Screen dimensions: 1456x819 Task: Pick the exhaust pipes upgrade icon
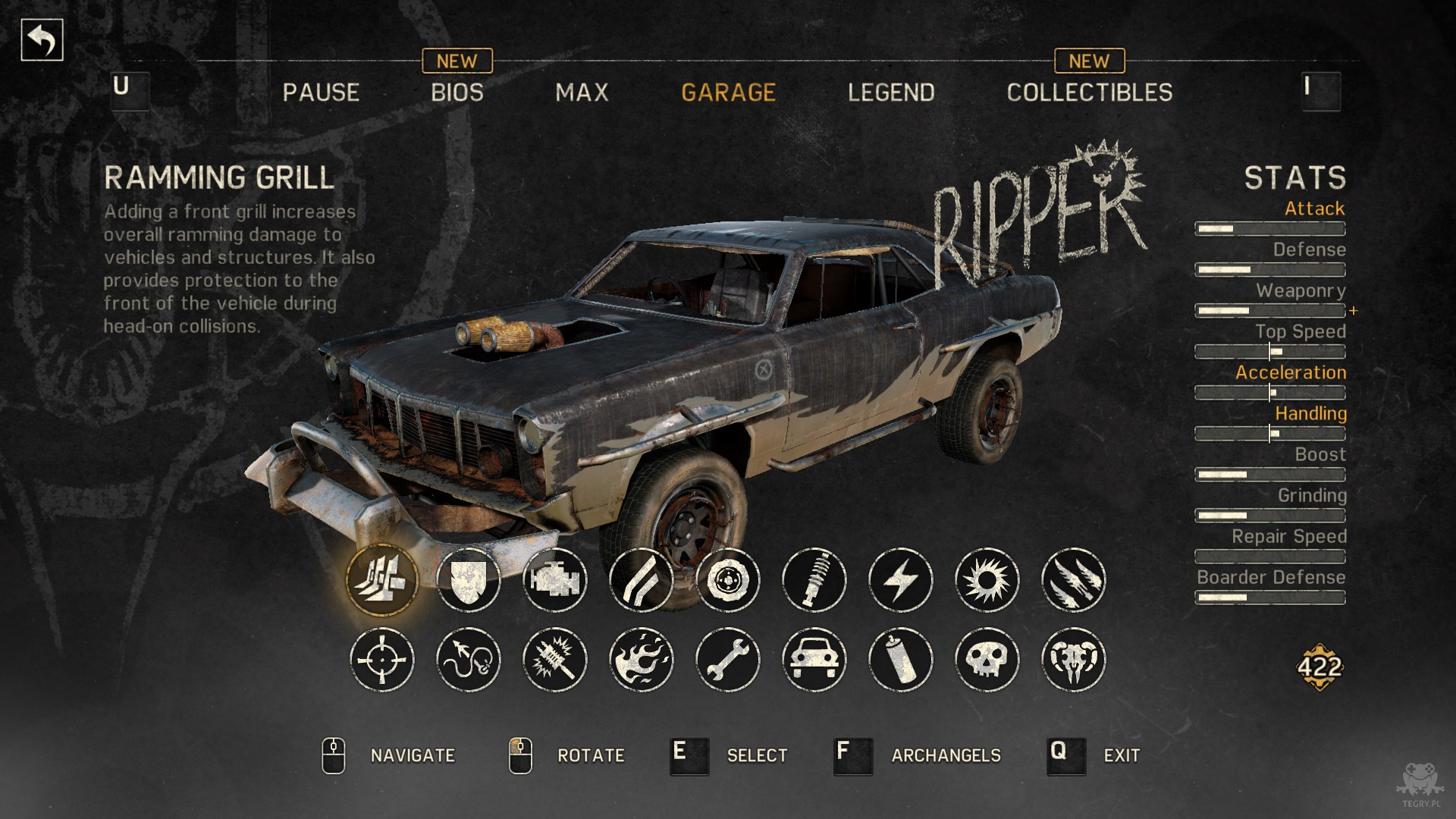pyautogui.click(x=642, y=580)
